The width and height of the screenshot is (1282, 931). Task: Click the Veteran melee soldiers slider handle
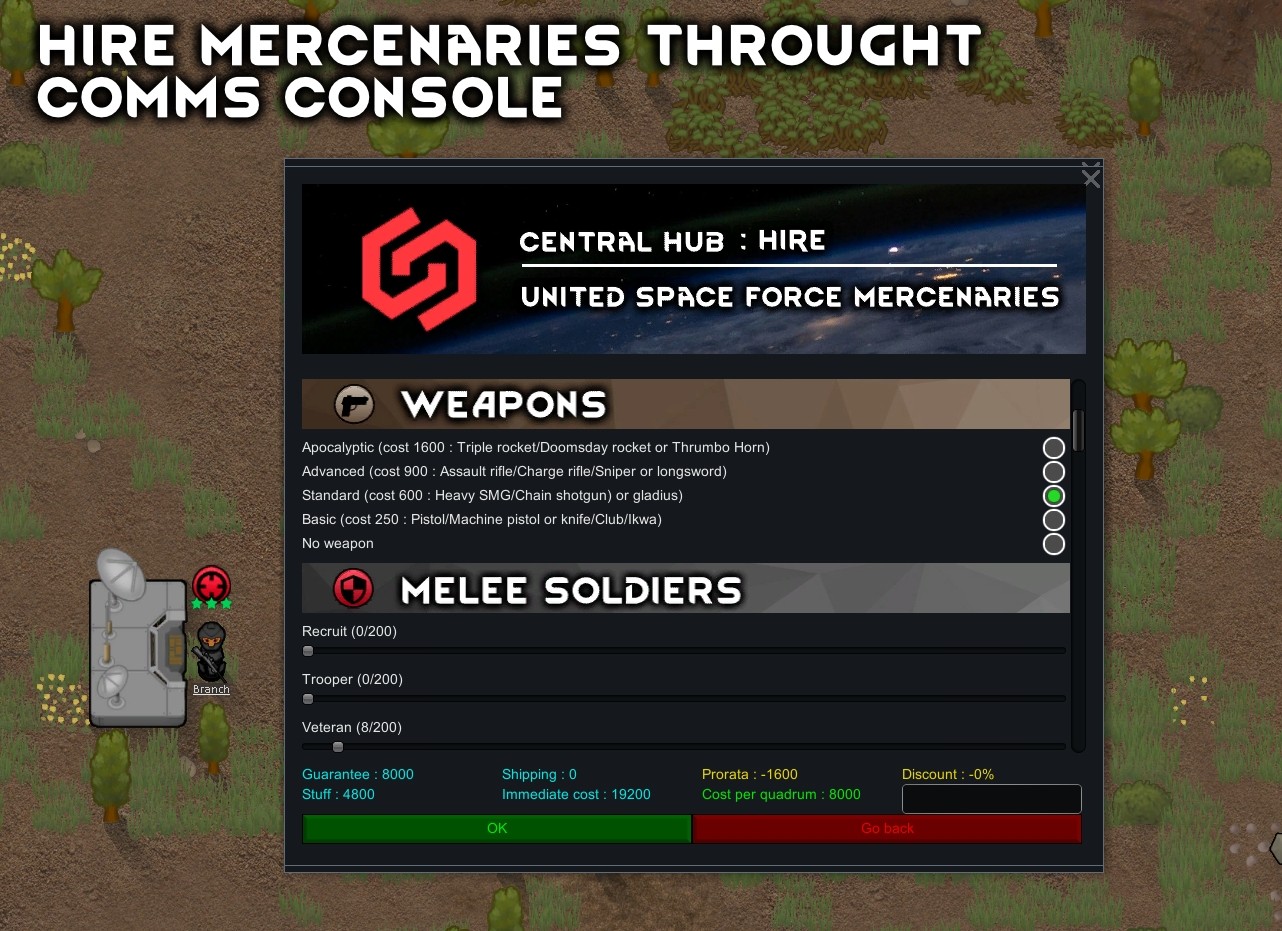(x=338, y=747)
